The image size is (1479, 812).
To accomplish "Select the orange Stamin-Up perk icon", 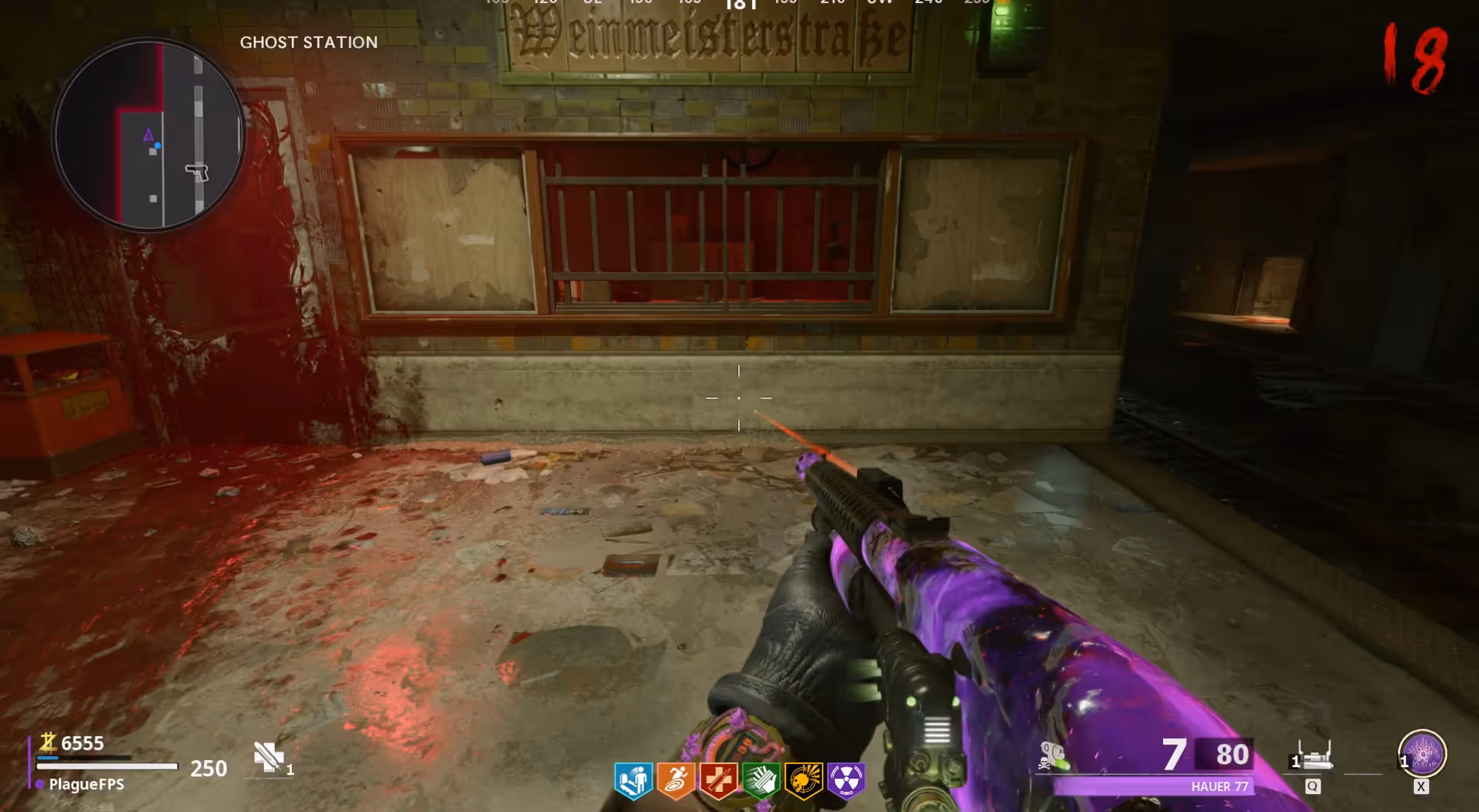I will pyautogui.click(x=675, y=779).
